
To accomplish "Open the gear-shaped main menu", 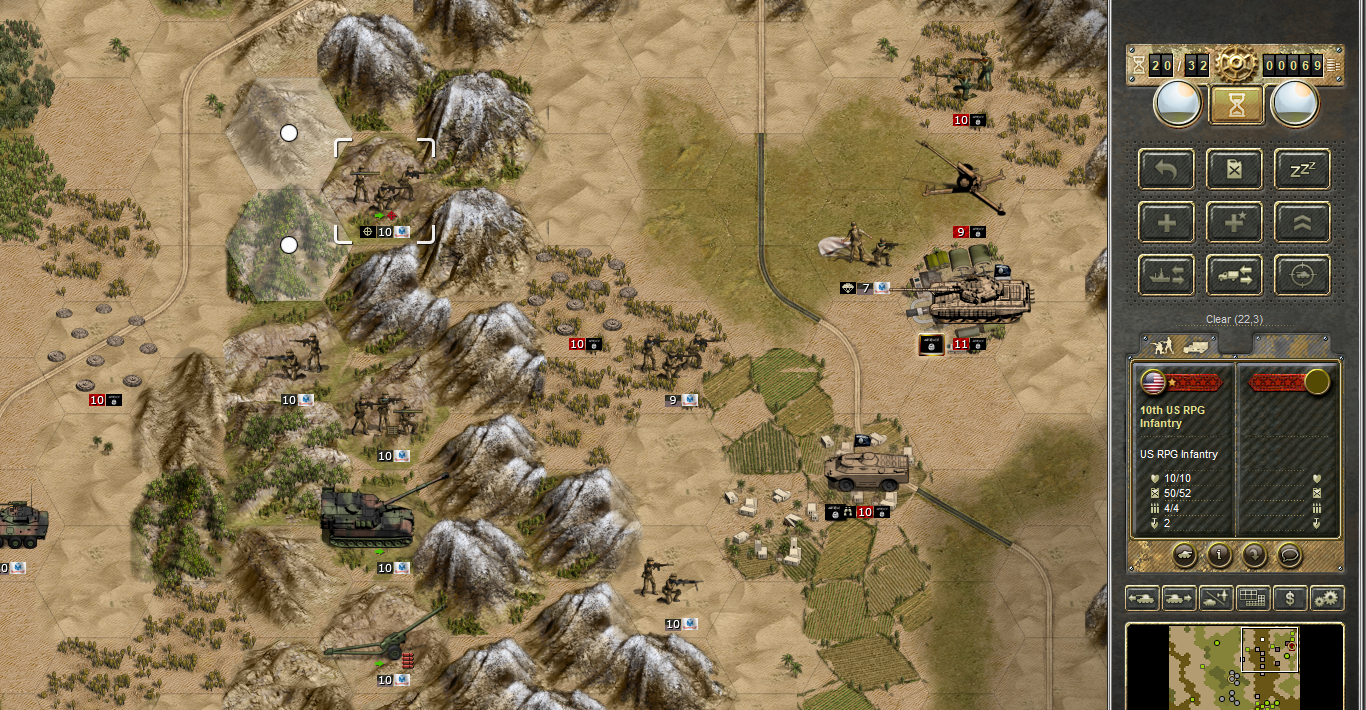I will pos(1236,66).
